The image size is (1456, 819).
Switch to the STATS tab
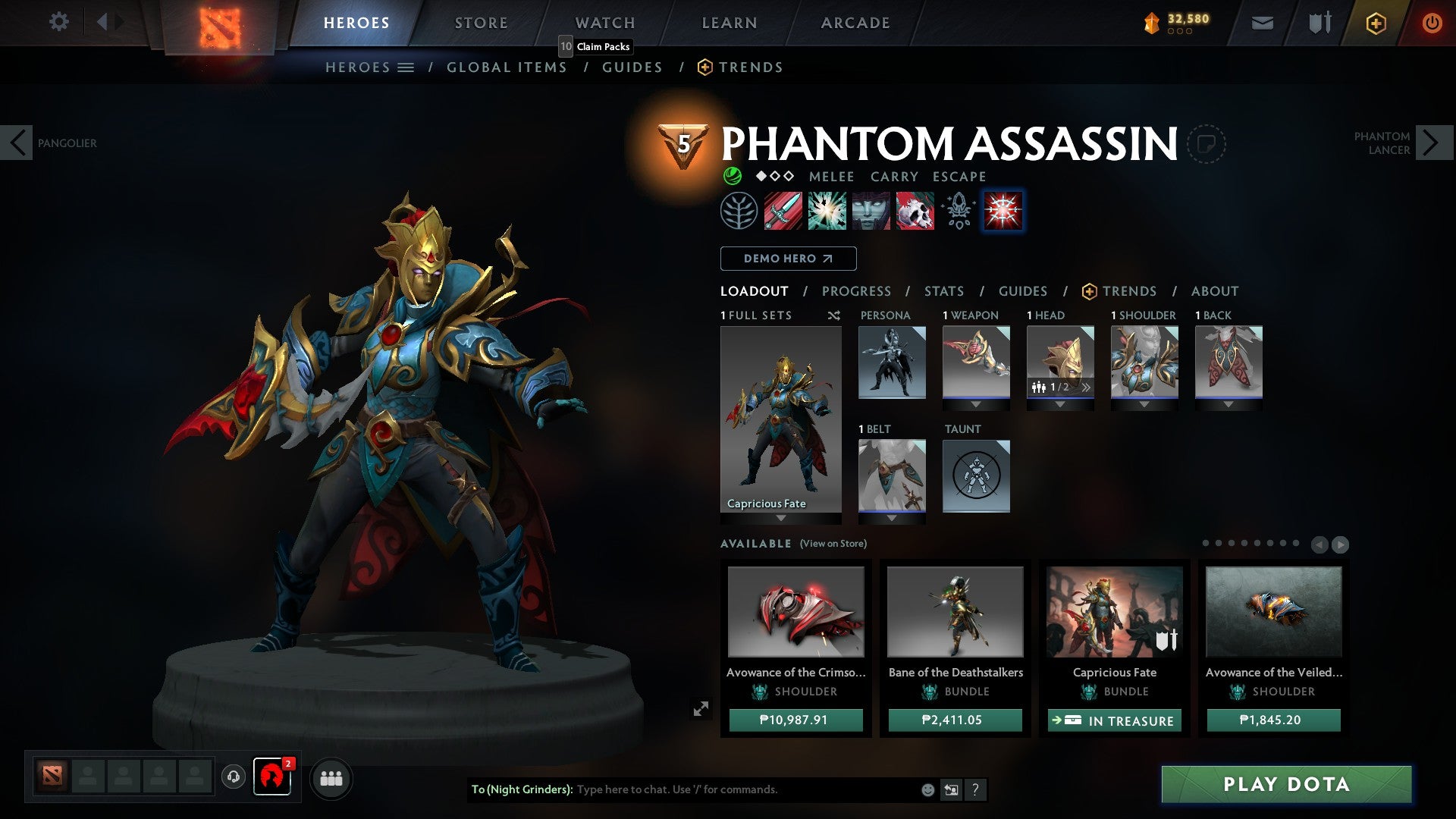[943, 291]
